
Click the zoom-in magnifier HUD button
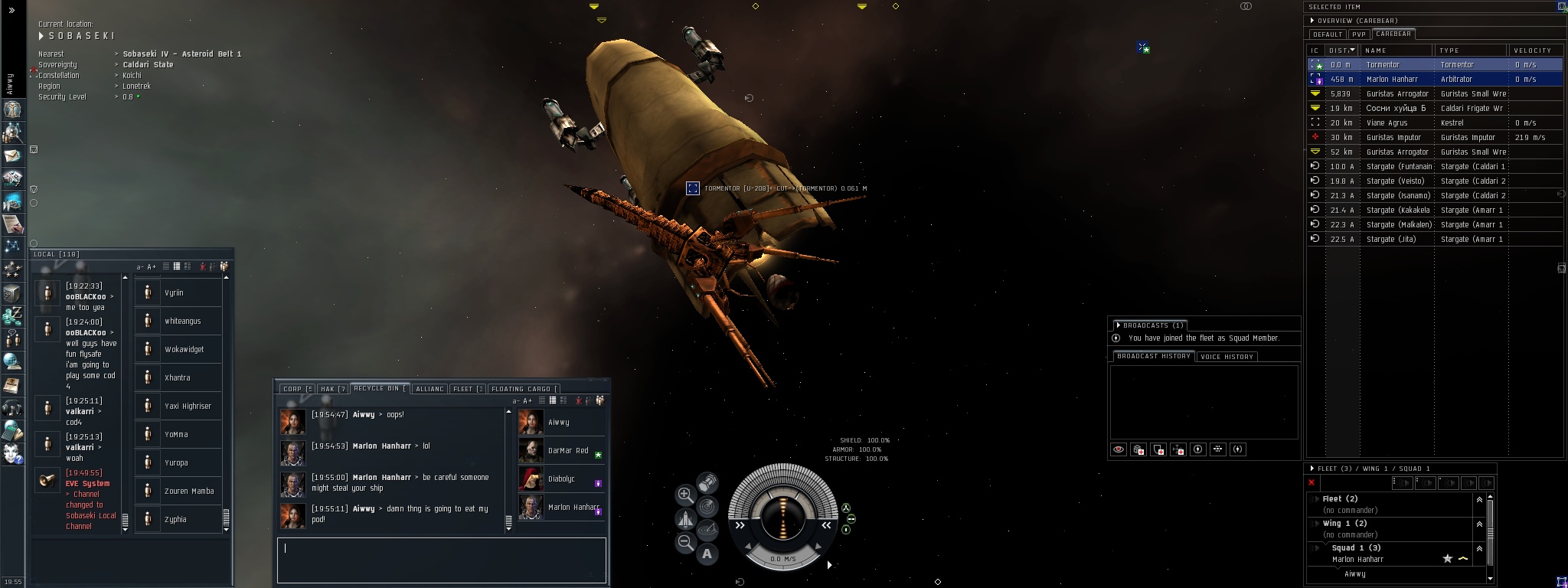[x=685, y=495]
